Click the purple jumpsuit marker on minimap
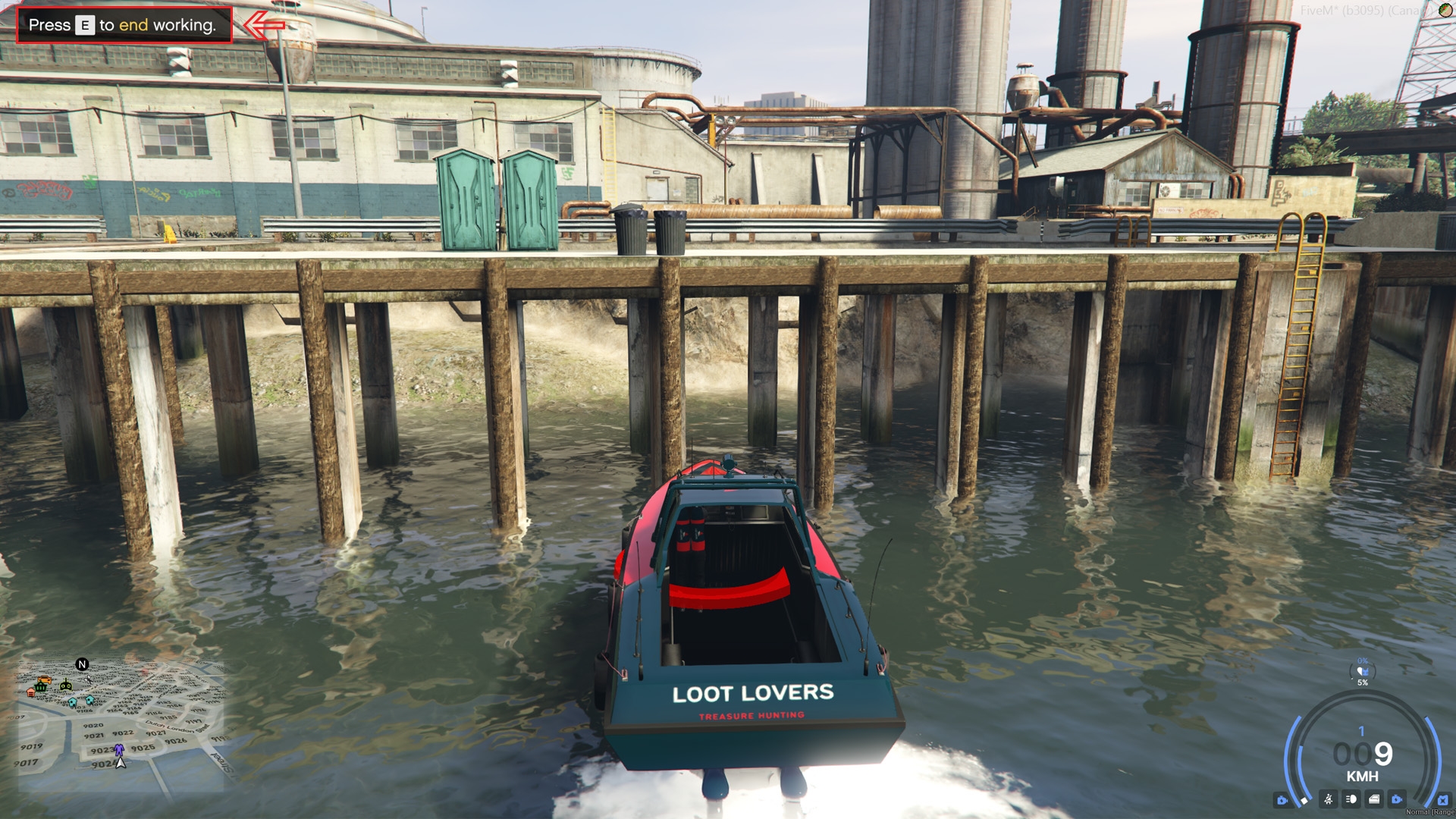 point(119,749)
